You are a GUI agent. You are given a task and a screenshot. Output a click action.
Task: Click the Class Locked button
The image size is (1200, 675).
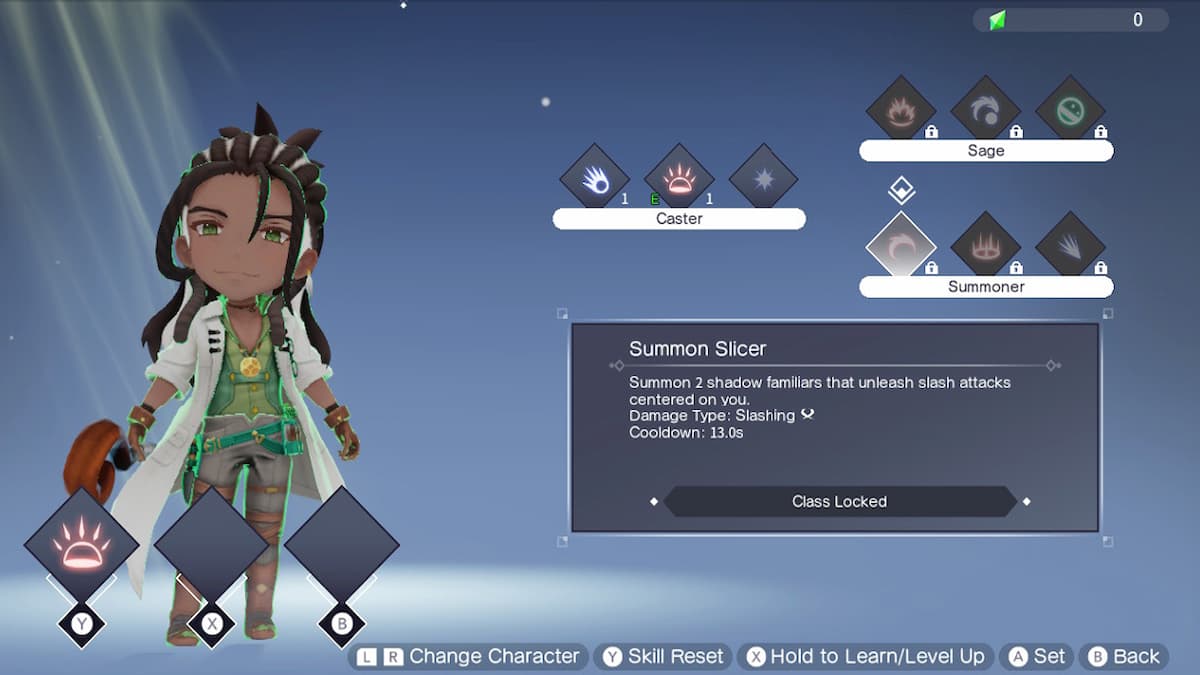point(839,501)
